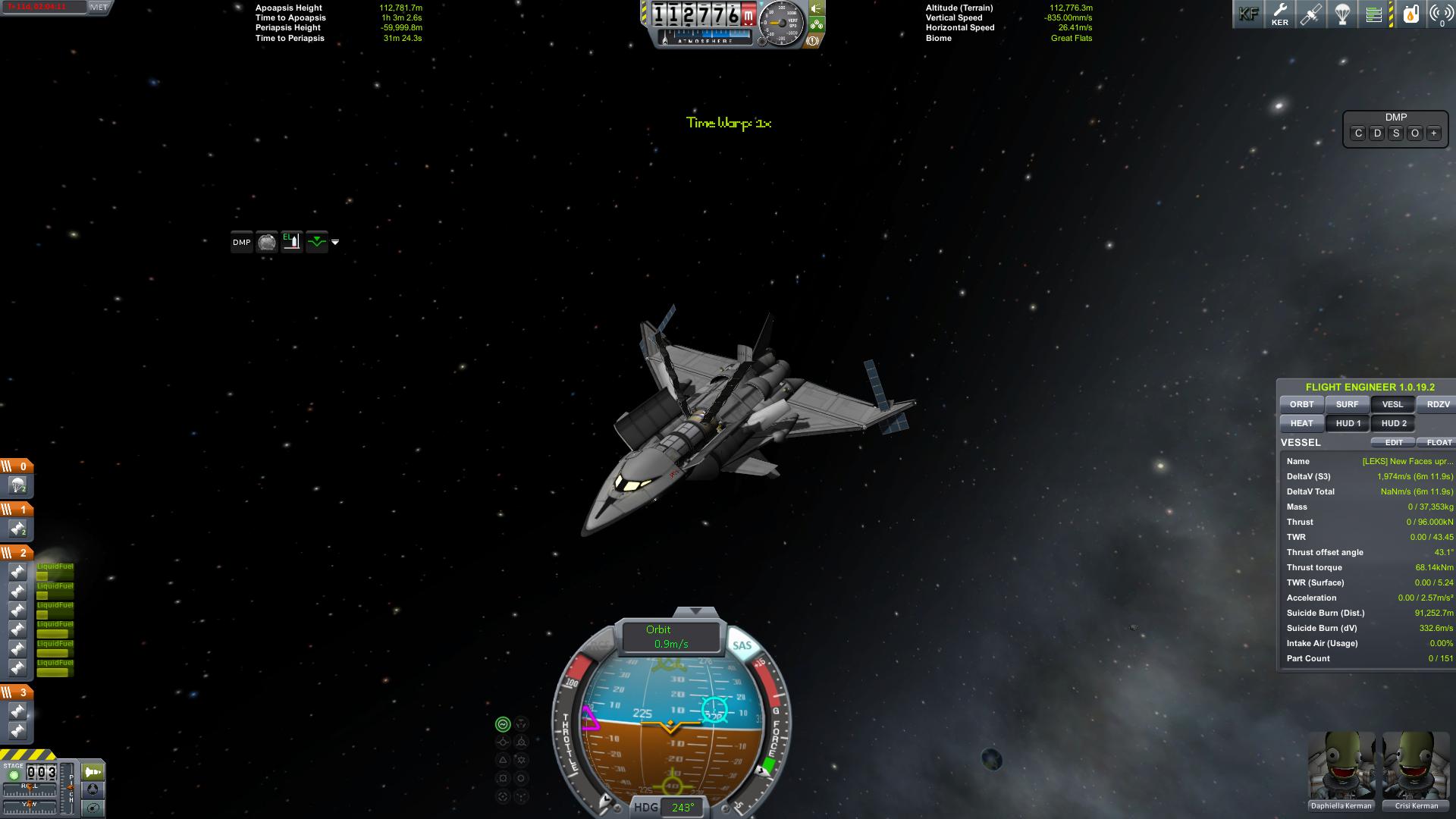
Task: Click the KF toolbar icon
Action: 1248,14
